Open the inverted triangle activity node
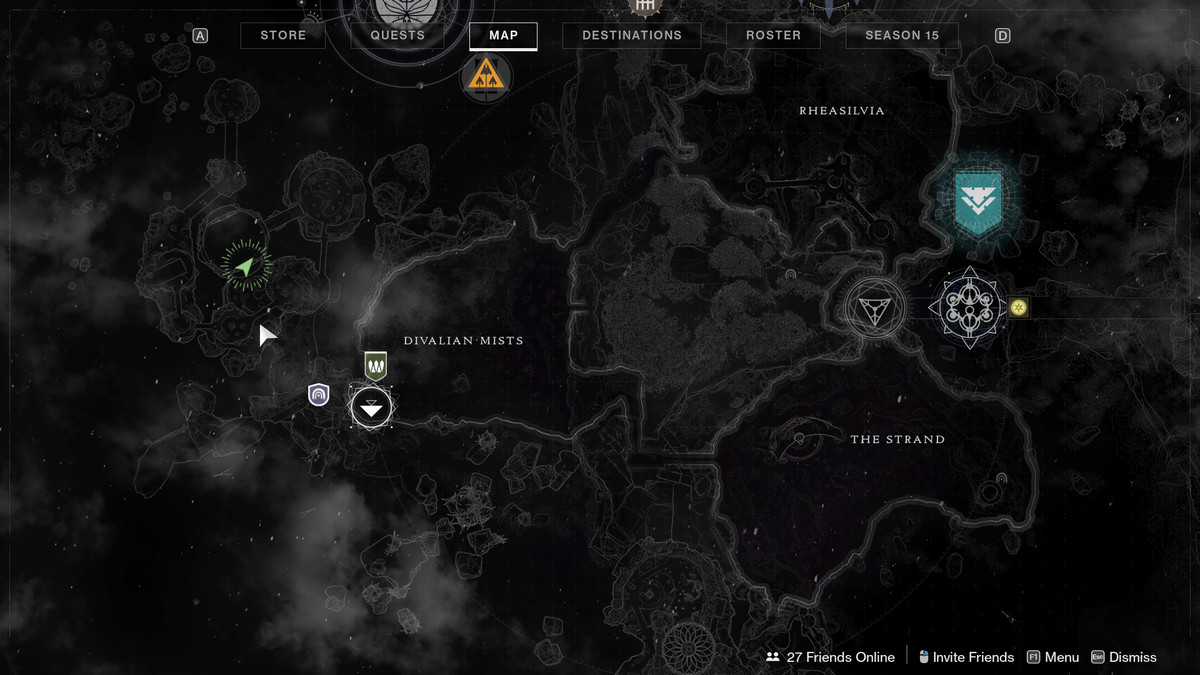The image size is (1200, 675). pyautogui.click(x=874, y=308)
